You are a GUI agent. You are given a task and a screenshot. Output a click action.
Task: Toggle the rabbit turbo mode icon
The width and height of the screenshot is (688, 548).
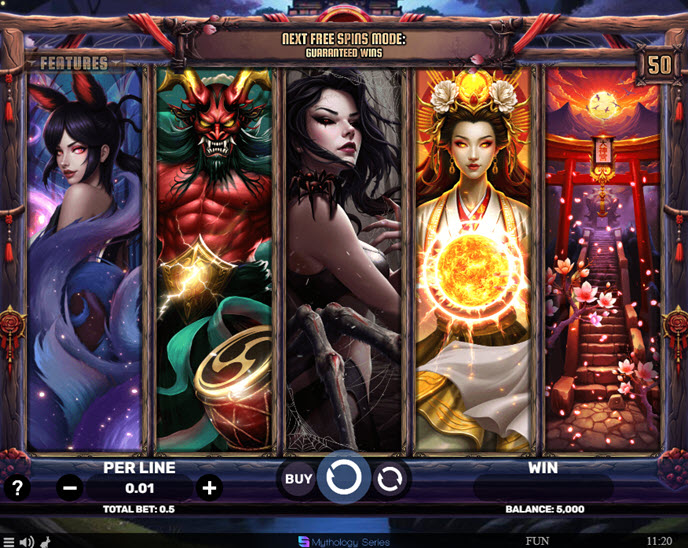click(x=46, y=541)
